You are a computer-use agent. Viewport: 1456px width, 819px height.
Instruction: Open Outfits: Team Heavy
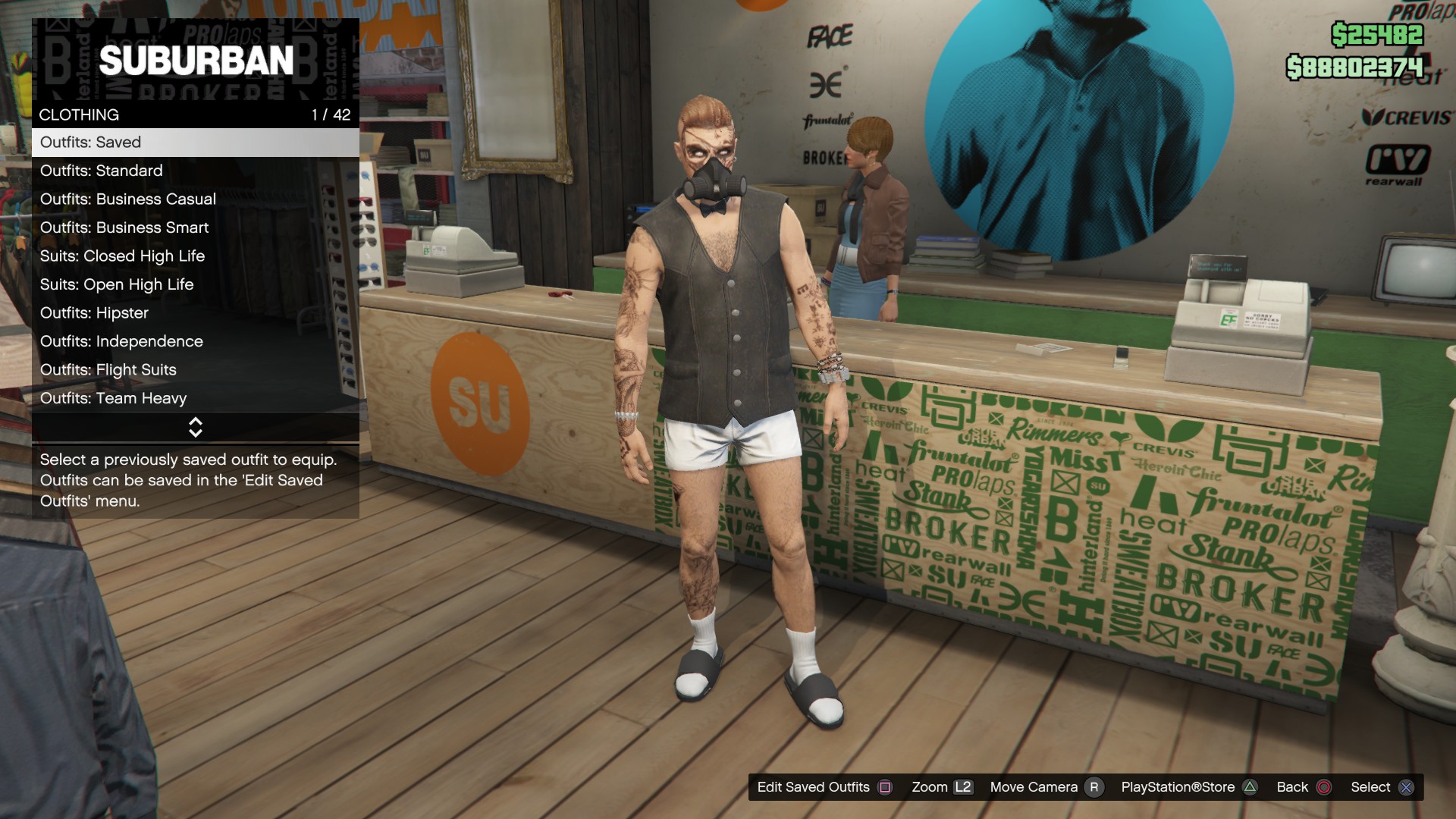pos(195,398)
